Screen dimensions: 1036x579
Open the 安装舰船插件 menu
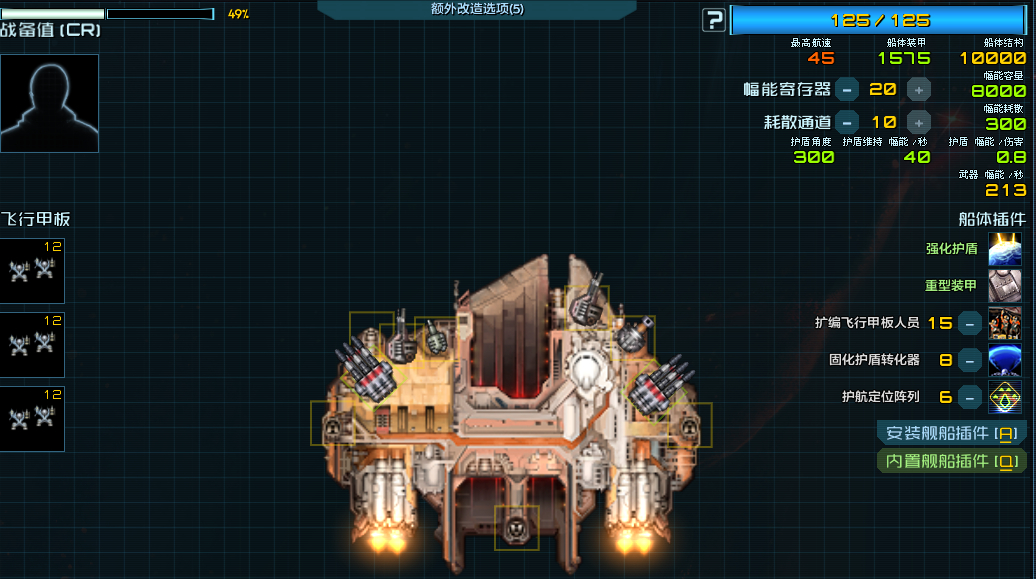tap(951, 433)
